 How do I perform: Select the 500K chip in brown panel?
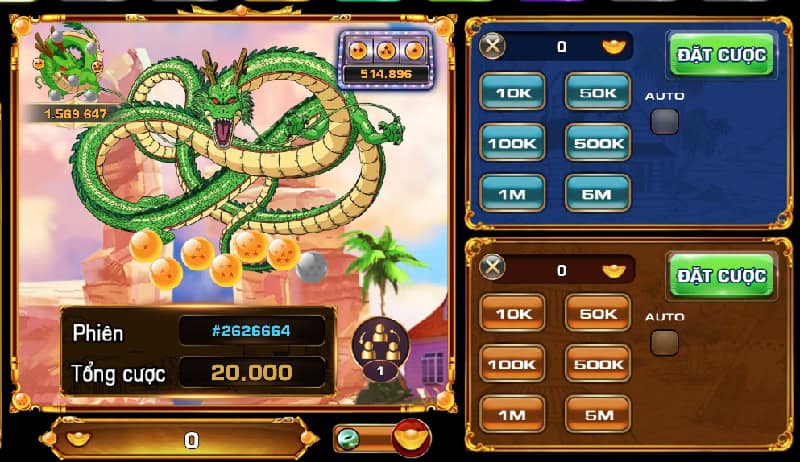[598, 364]
